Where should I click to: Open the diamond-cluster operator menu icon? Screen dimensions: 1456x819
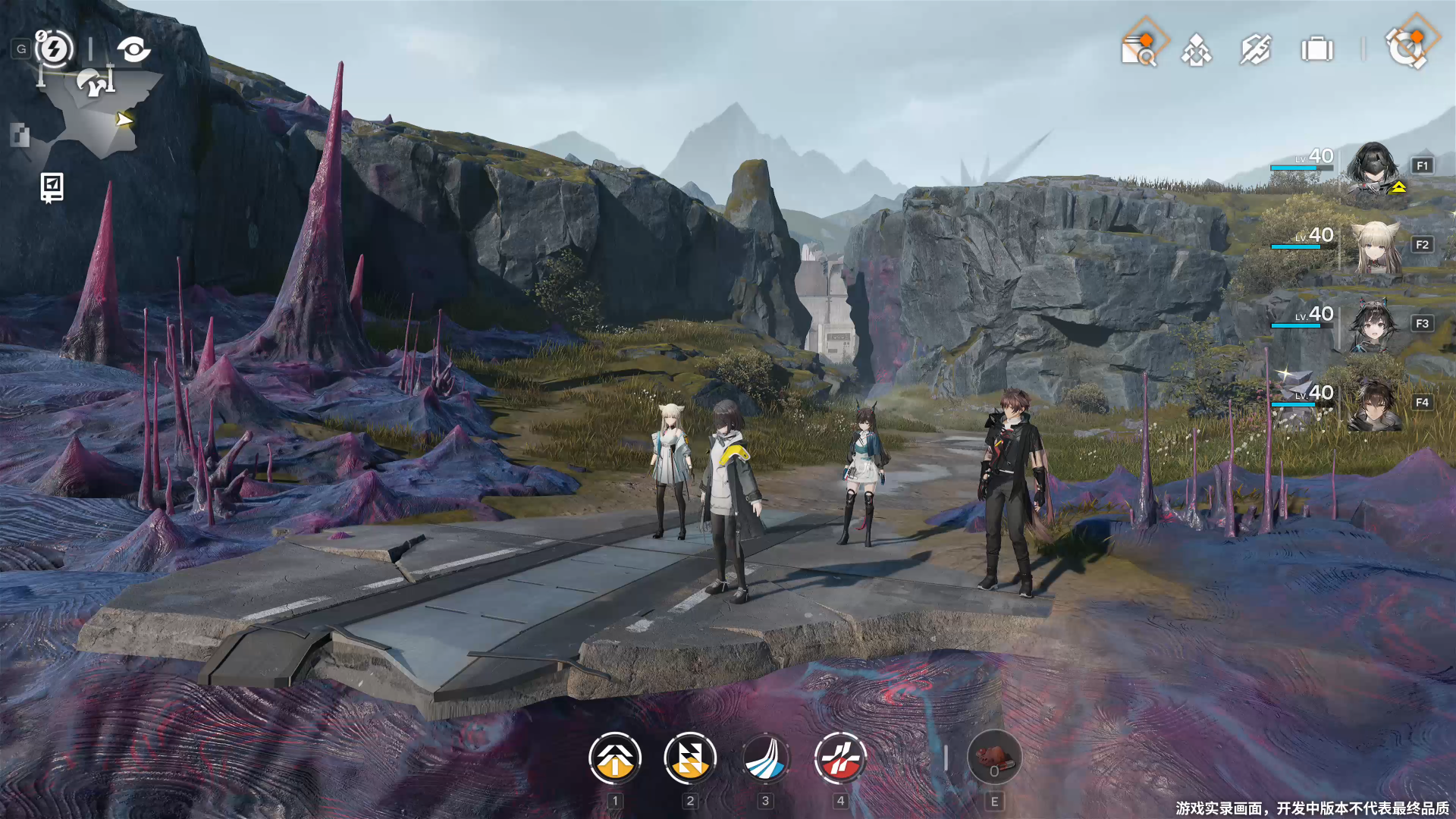pyautogui.click(x=1197, y=51)
